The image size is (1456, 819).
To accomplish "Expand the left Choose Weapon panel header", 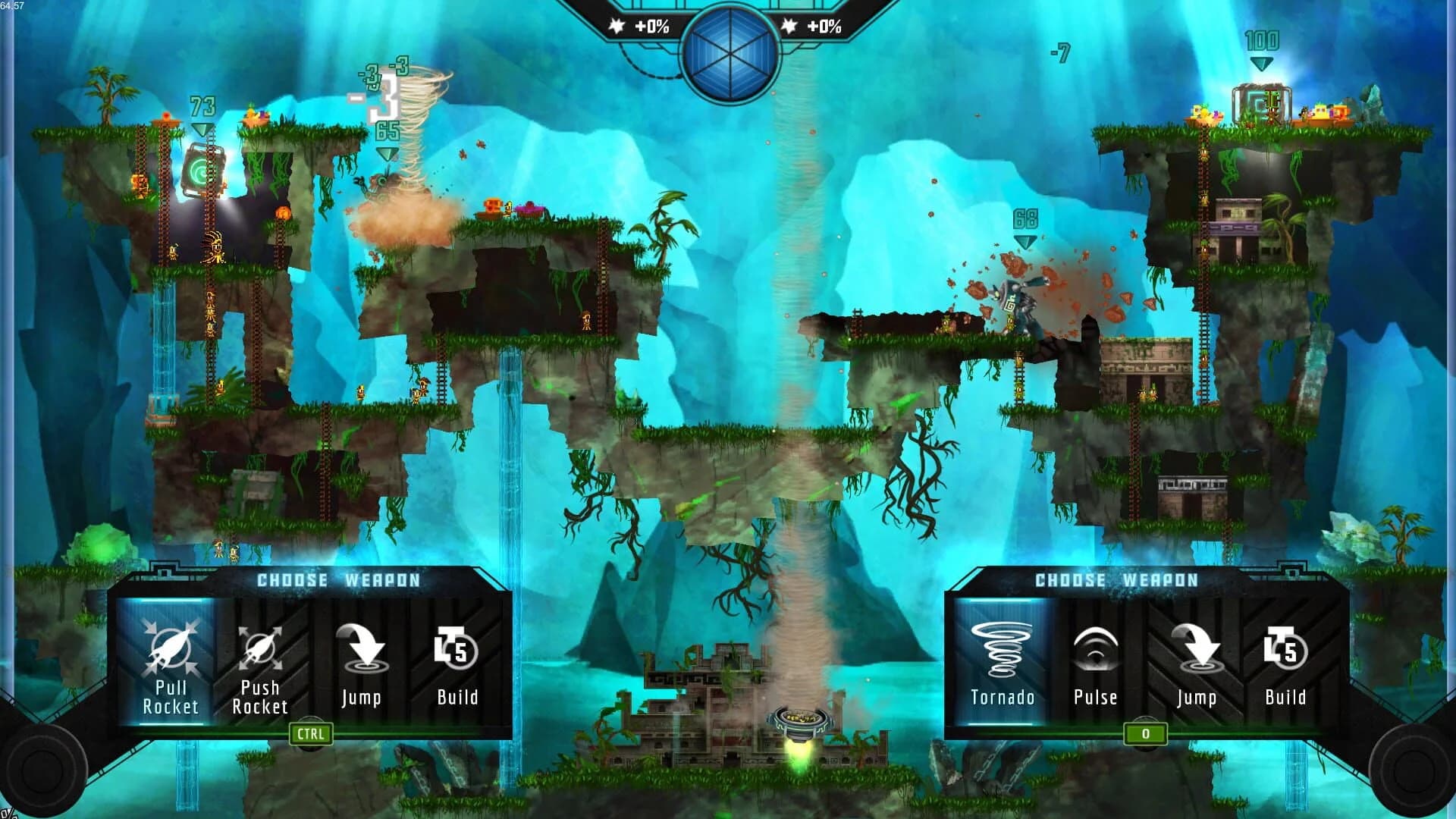I will point(340,581).
